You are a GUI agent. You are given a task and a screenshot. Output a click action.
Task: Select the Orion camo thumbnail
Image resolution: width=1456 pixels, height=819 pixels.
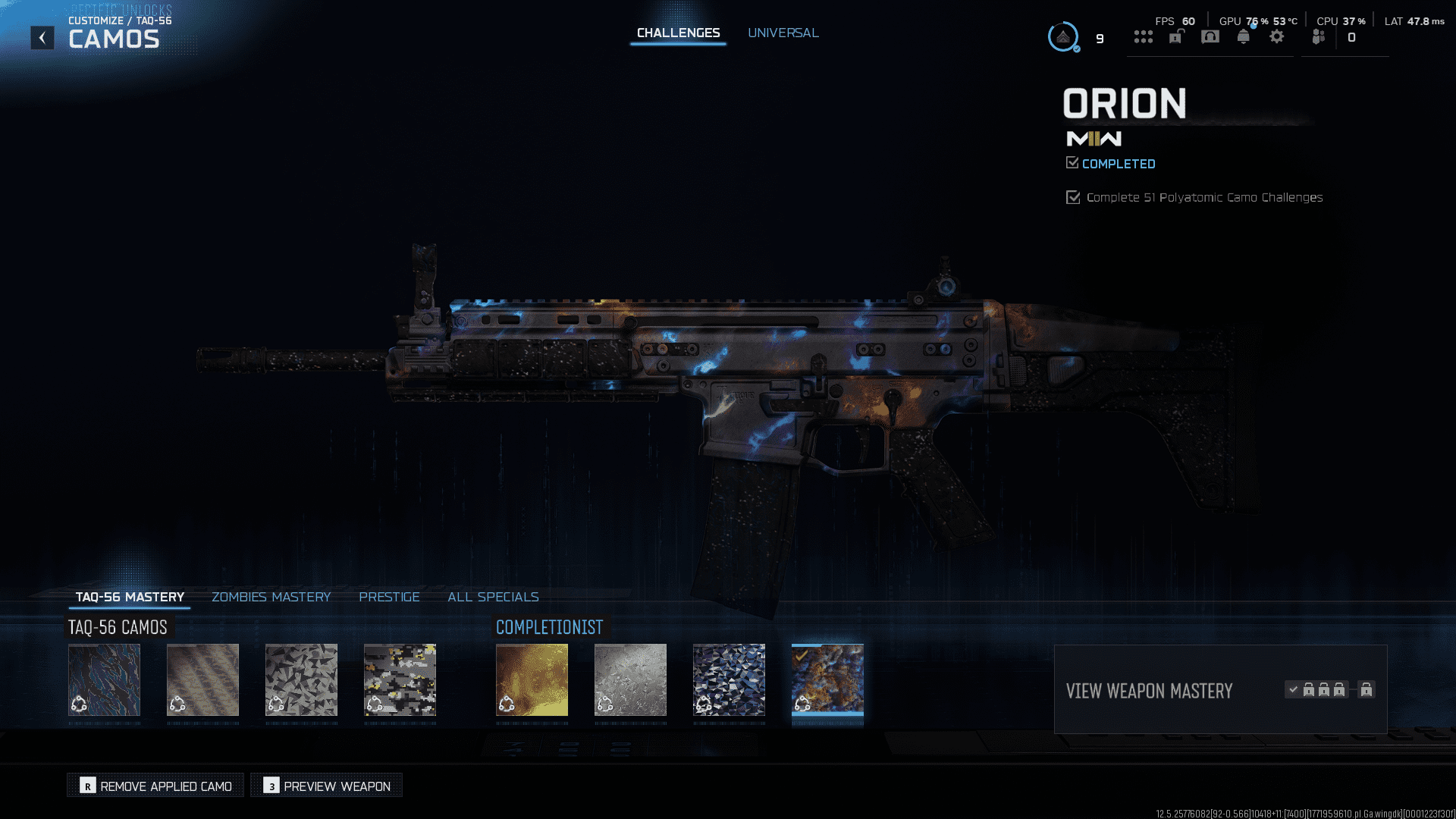pyautogui.click(x=827, y=680)
